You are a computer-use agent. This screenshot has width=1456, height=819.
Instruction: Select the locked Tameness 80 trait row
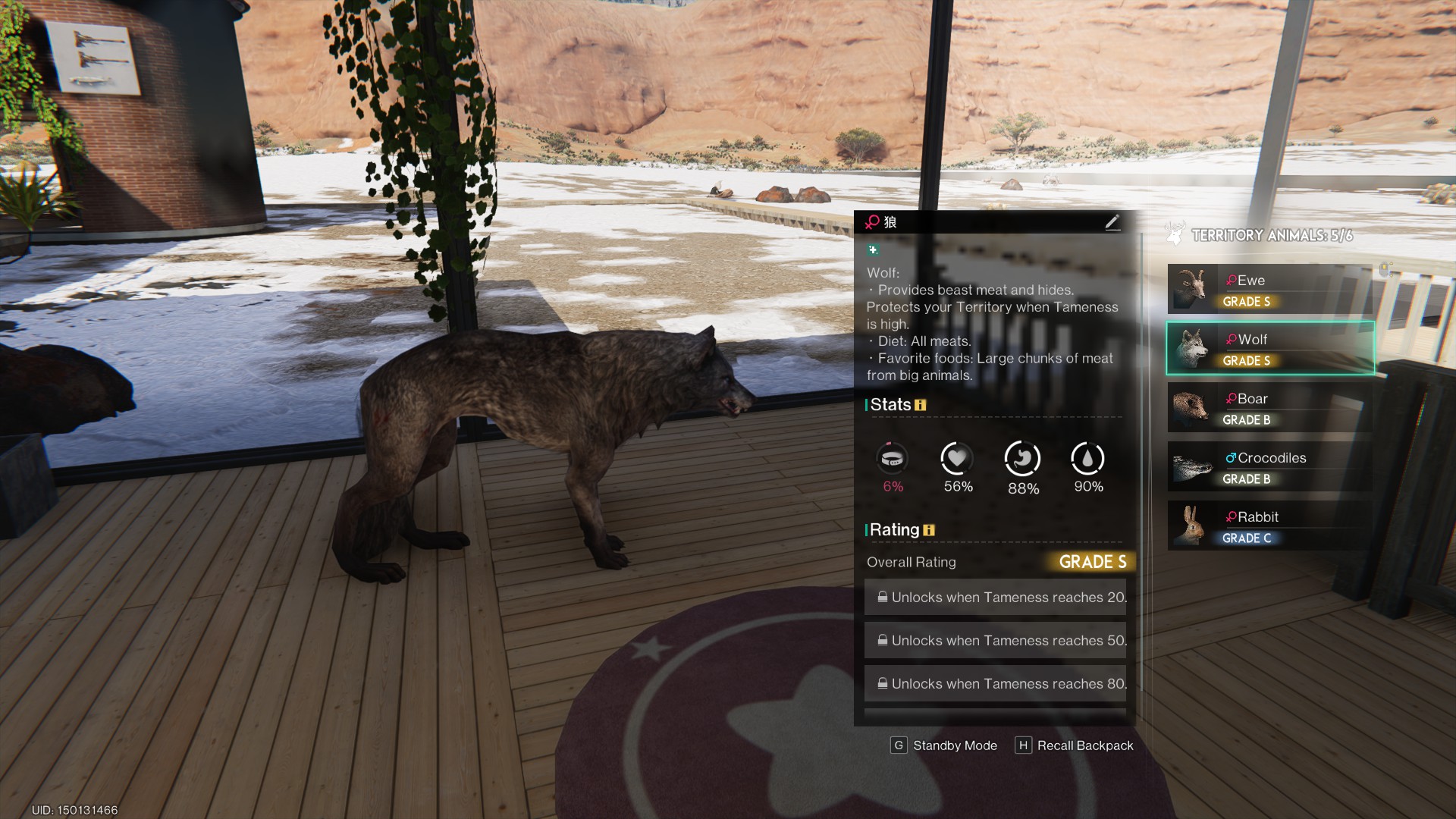[995, 684]
